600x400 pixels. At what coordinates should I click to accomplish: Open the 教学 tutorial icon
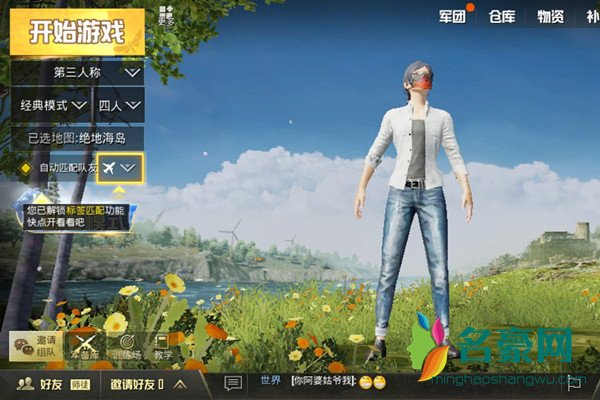click(x=164, y=344)
